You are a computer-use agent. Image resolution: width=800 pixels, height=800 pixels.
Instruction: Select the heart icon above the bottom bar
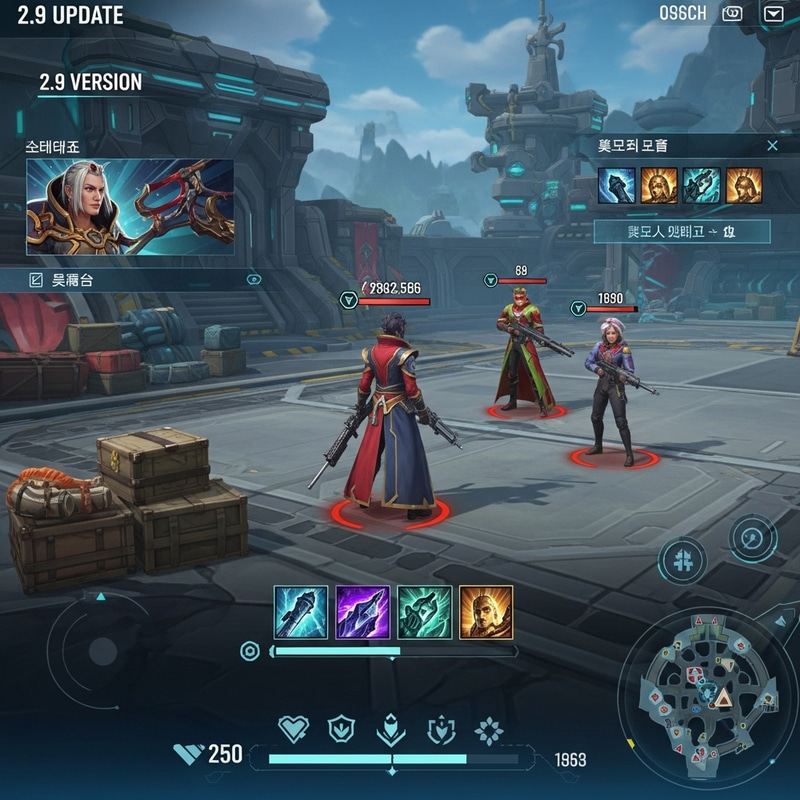pyautogui.click(x=293, y=730)
